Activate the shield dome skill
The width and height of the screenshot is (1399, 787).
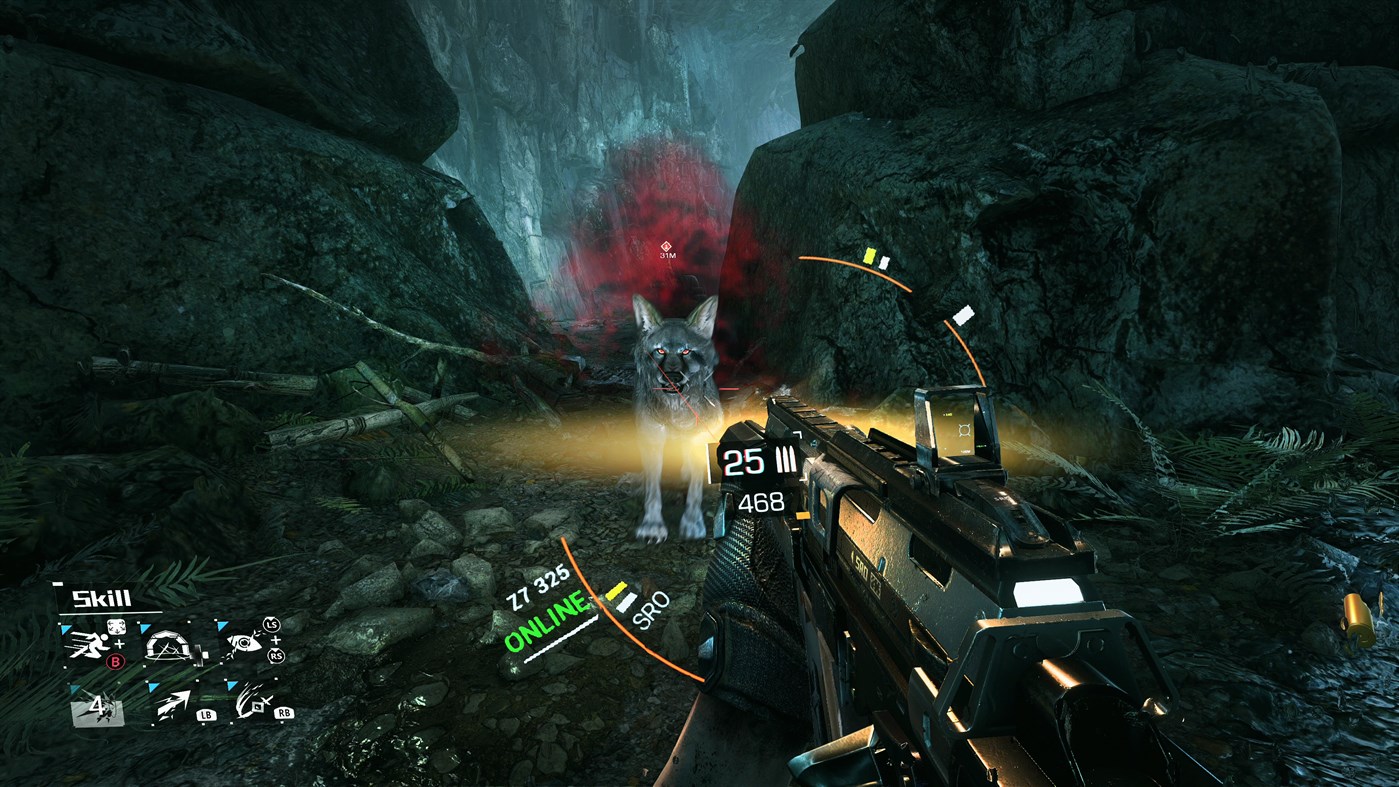tap(169, 644)
